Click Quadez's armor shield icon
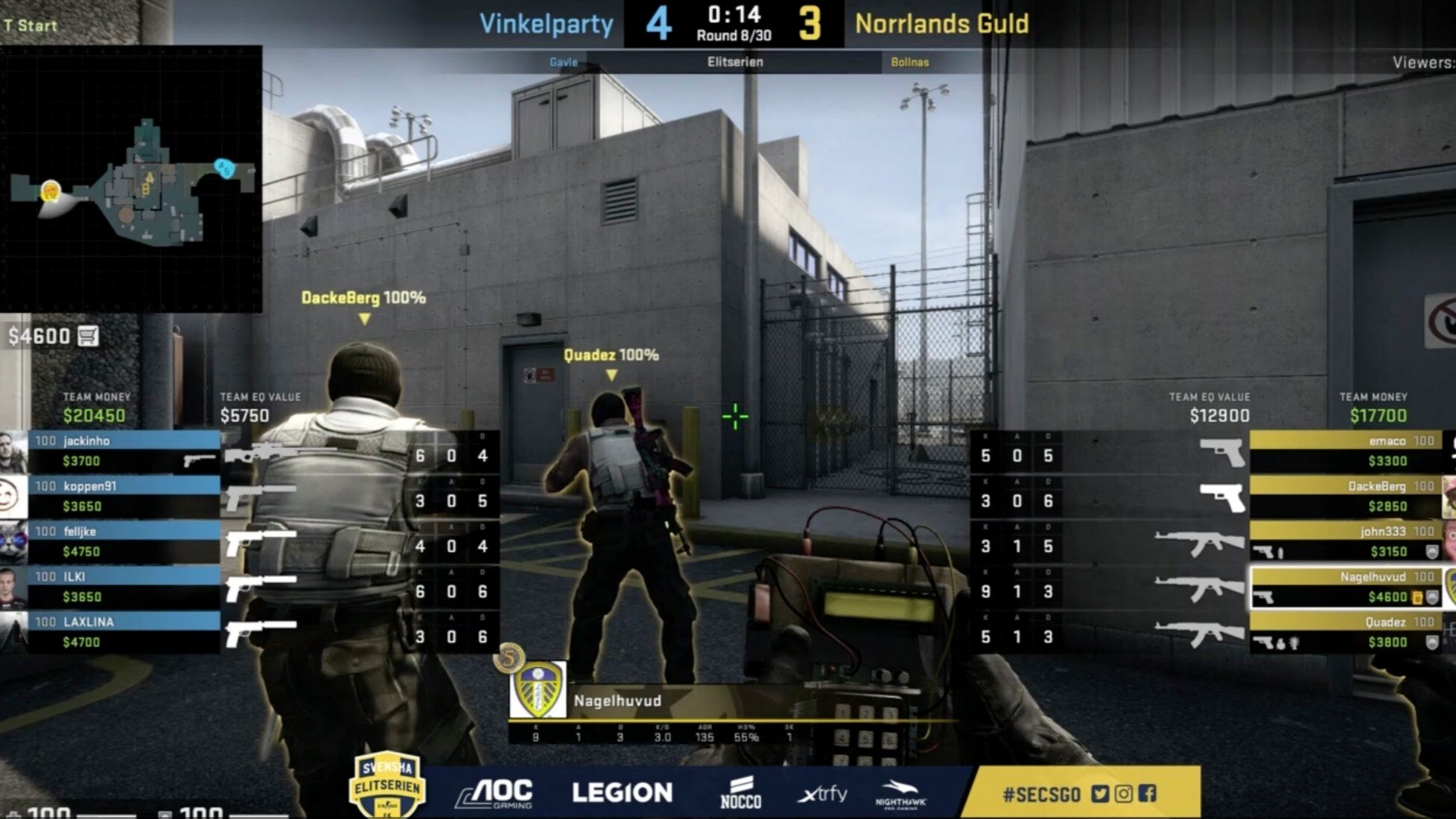This screenshot has width=1456, height=819. click(1433, 643)
